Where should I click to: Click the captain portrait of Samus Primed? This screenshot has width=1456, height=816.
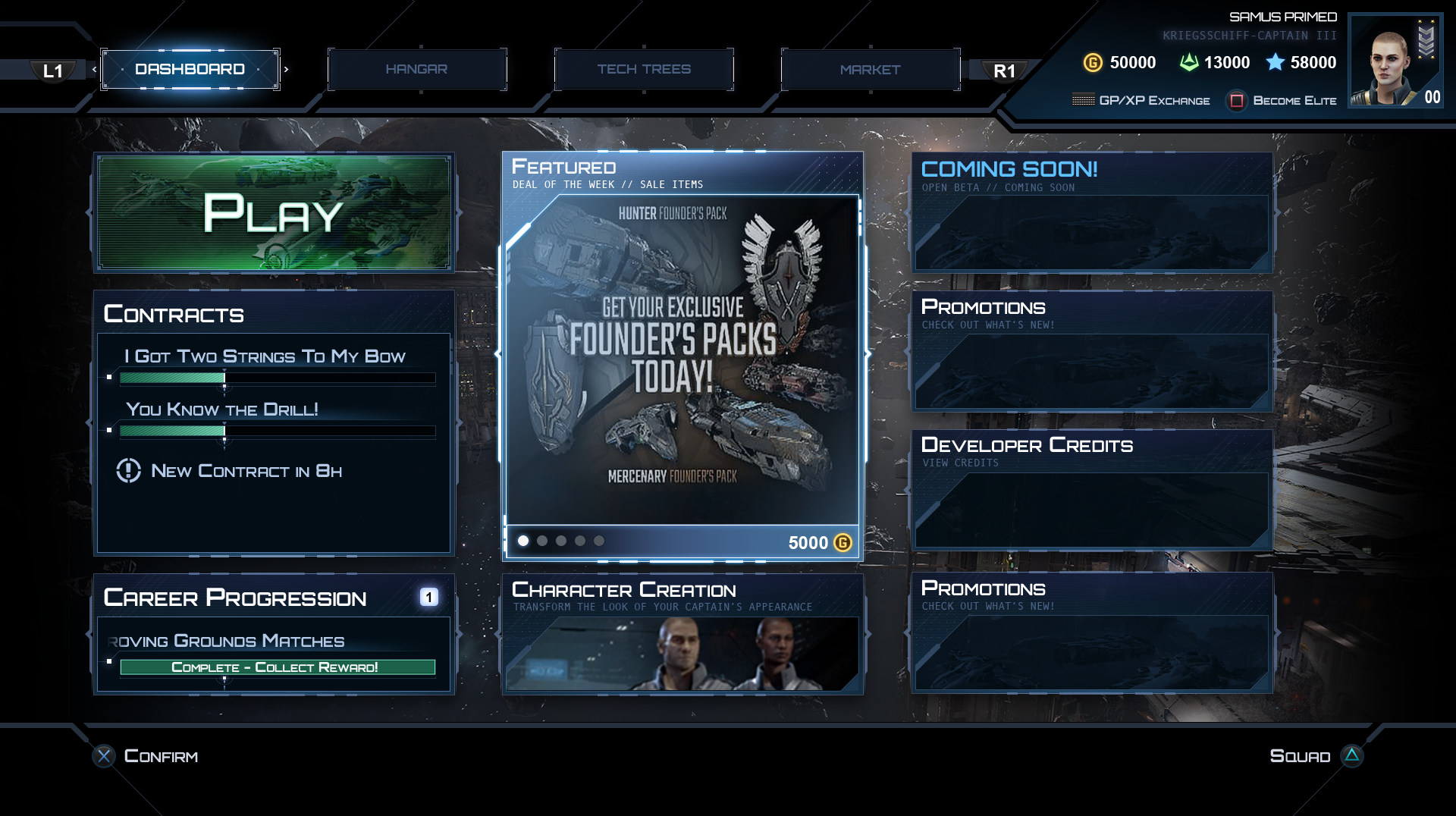click(x=1394, y=62)
